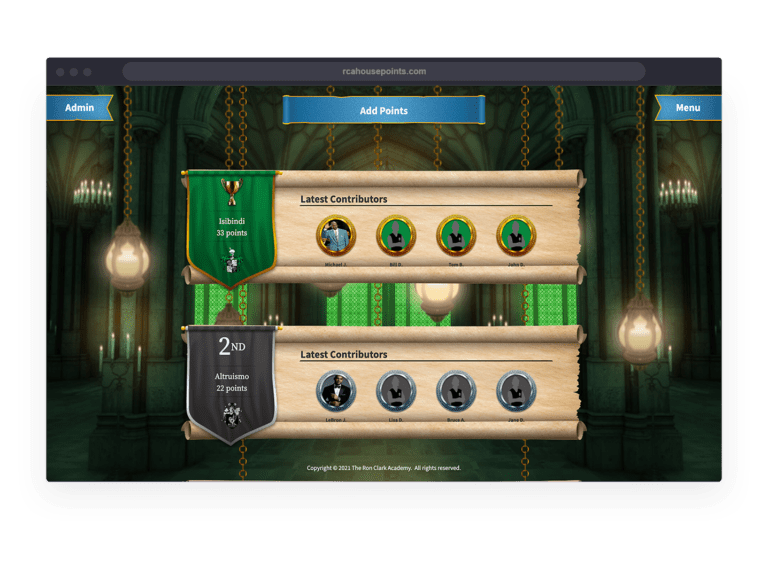View contributor Michael J.'s avatar

(x=336, y=236)
